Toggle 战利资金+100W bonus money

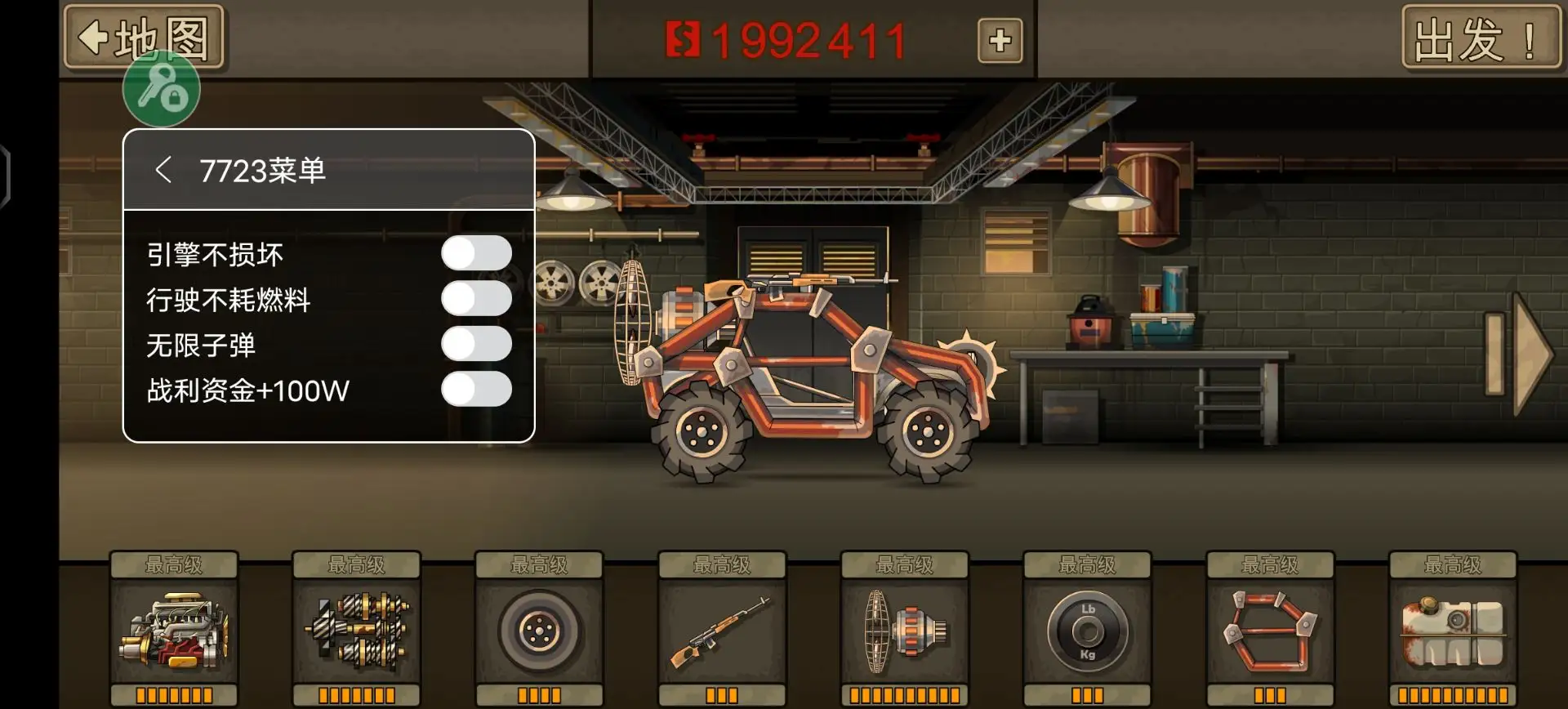pyautogui.click(x=476, y=390)
